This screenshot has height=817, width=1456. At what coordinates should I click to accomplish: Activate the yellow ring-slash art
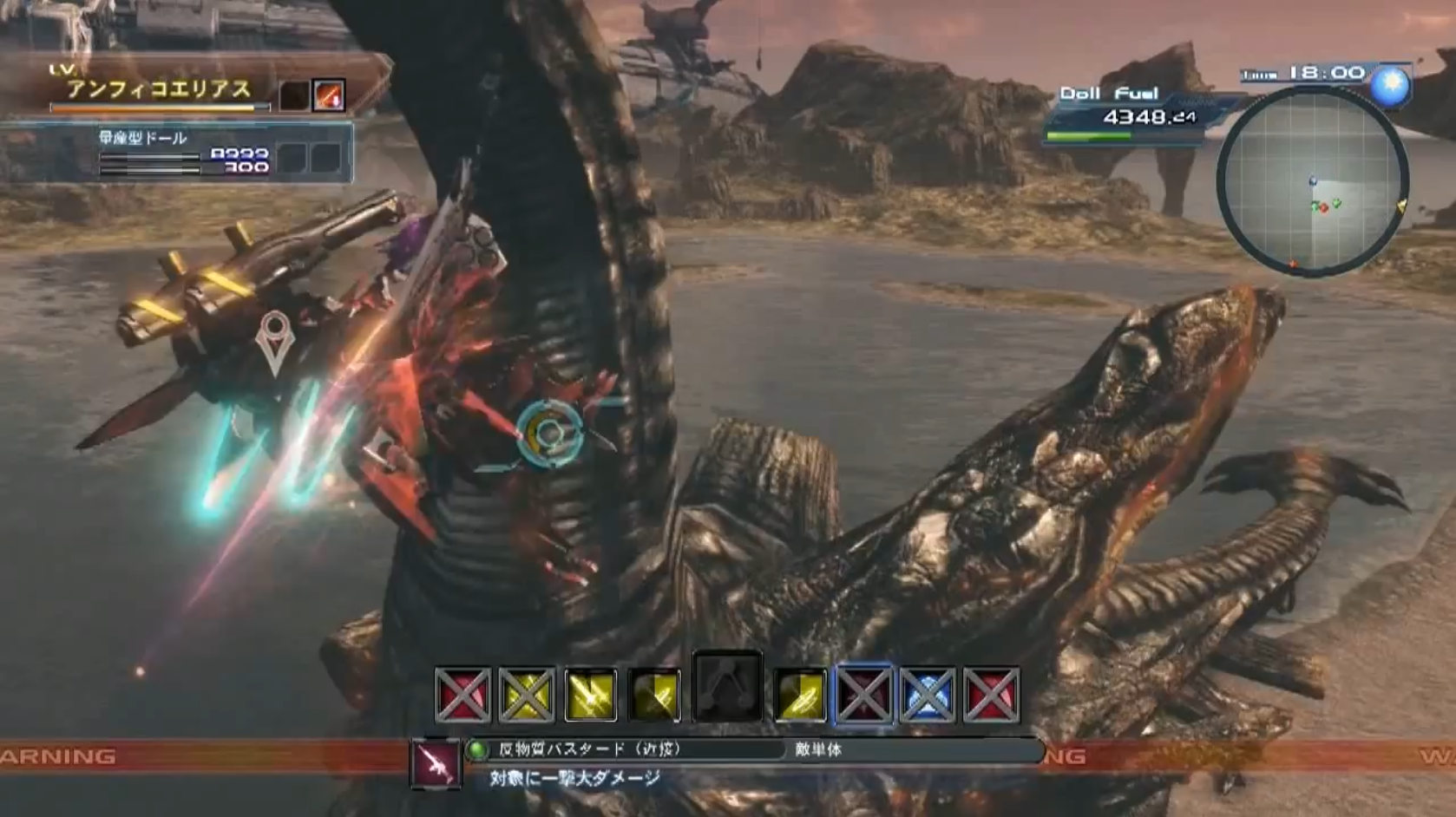(x=798, y=695)
